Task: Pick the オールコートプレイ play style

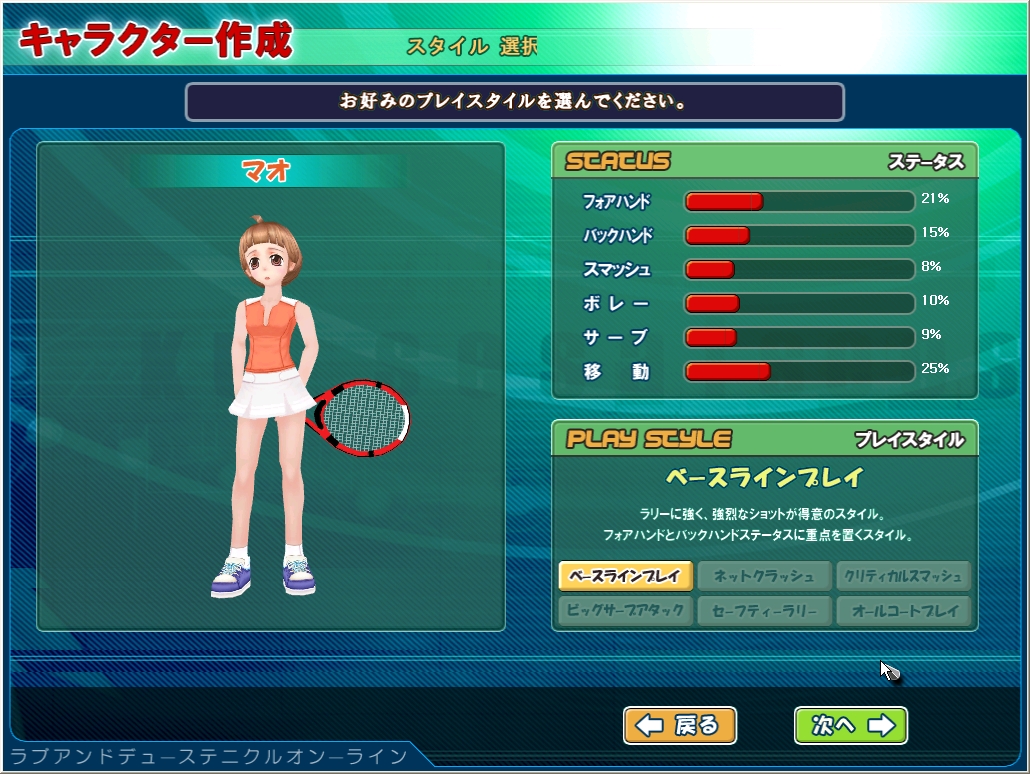Action: (x=904, y=610)
